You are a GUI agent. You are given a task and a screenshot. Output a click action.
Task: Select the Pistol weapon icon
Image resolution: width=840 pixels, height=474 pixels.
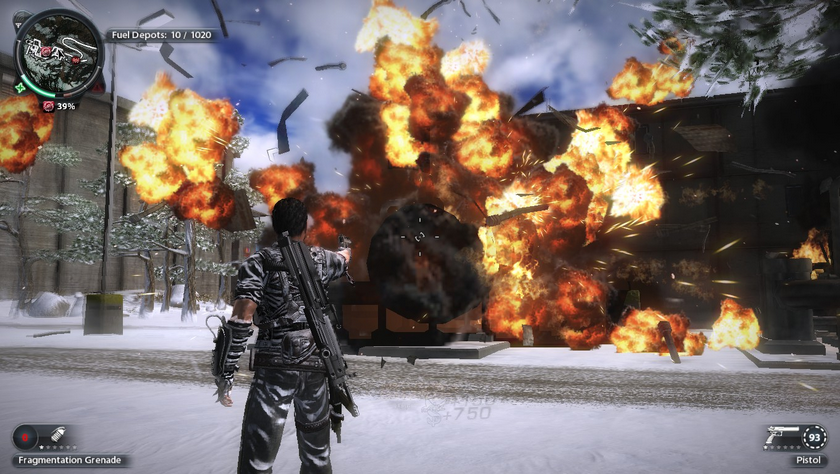(782, 437)
